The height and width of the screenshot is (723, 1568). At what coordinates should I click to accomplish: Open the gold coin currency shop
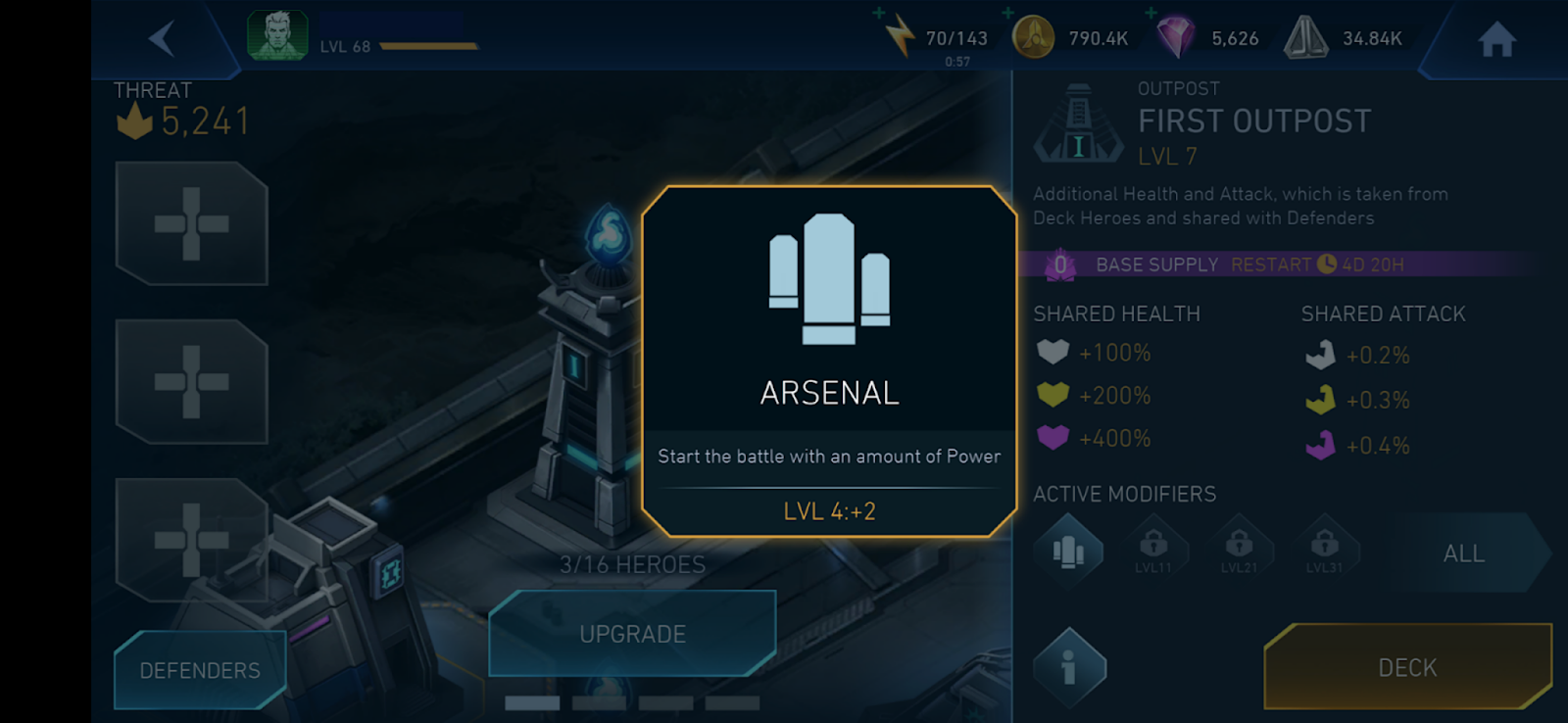[x=1033, y=37]
